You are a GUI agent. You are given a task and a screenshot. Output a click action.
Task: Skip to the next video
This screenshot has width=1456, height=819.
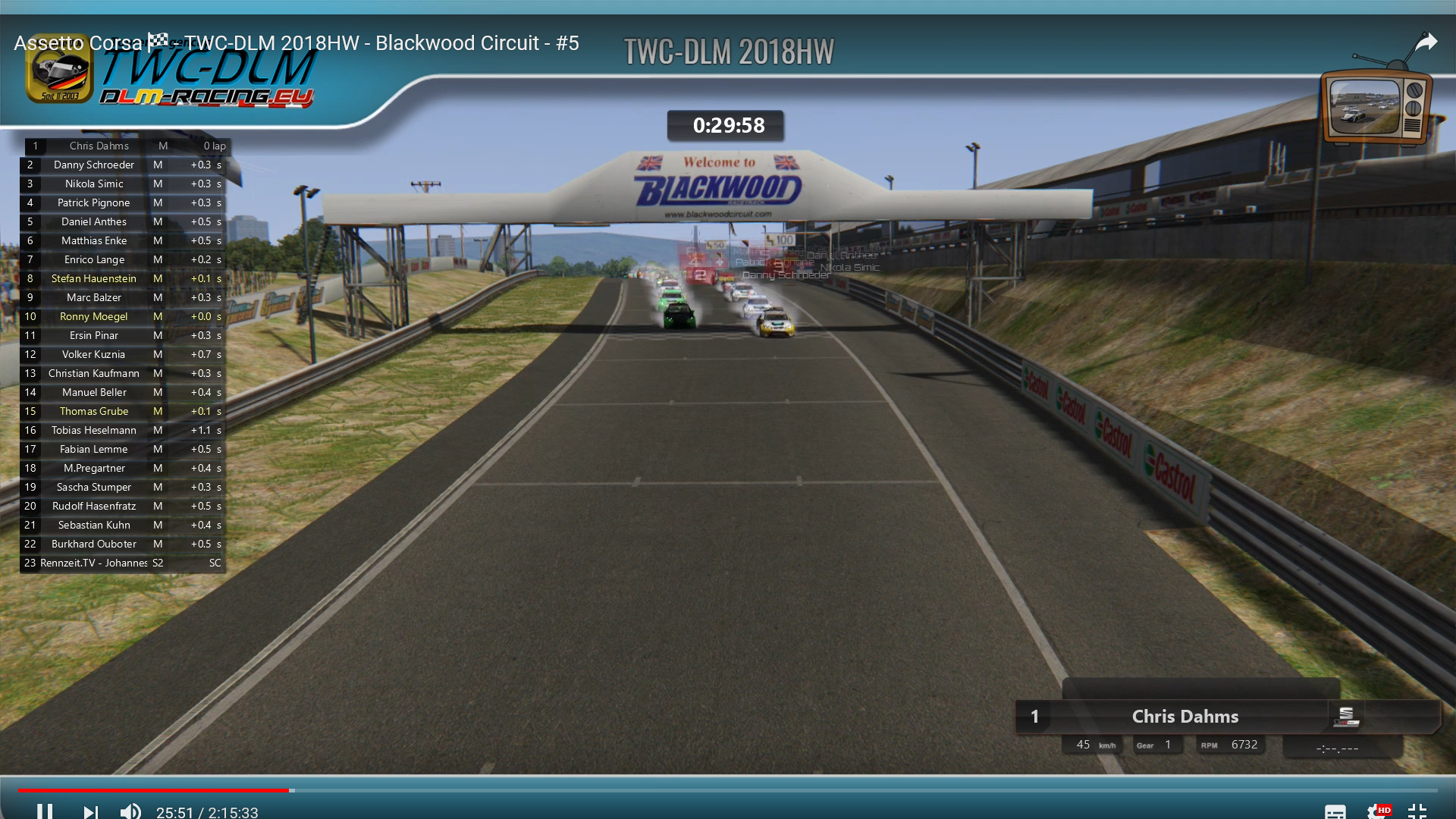[x=90, y=811]
